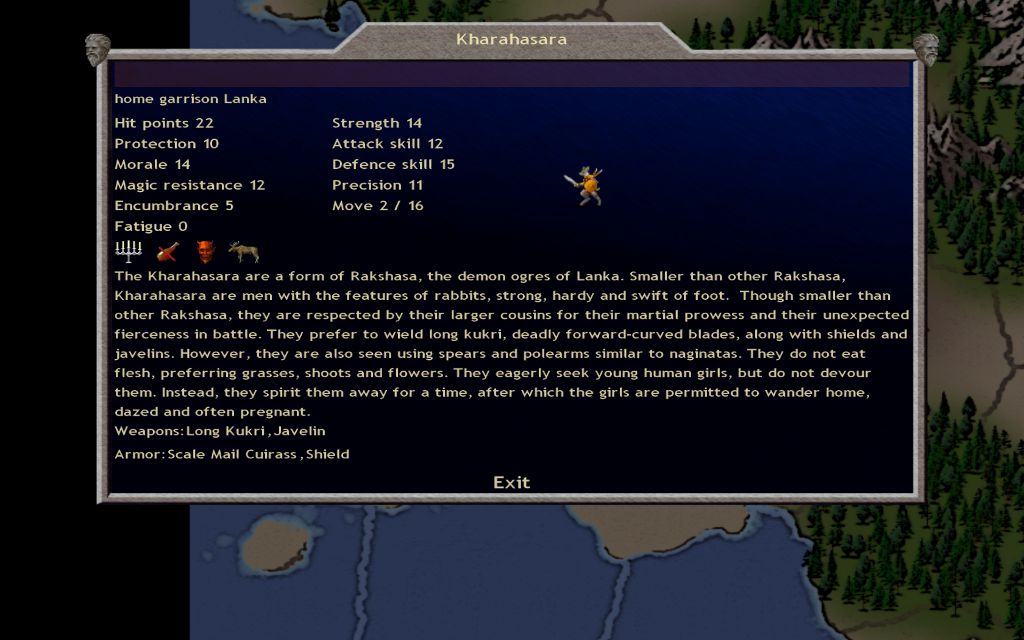This screenshot has height=640, width=1024.
Task: Select the Move stat entry
Action: click(x=377, y=206)
